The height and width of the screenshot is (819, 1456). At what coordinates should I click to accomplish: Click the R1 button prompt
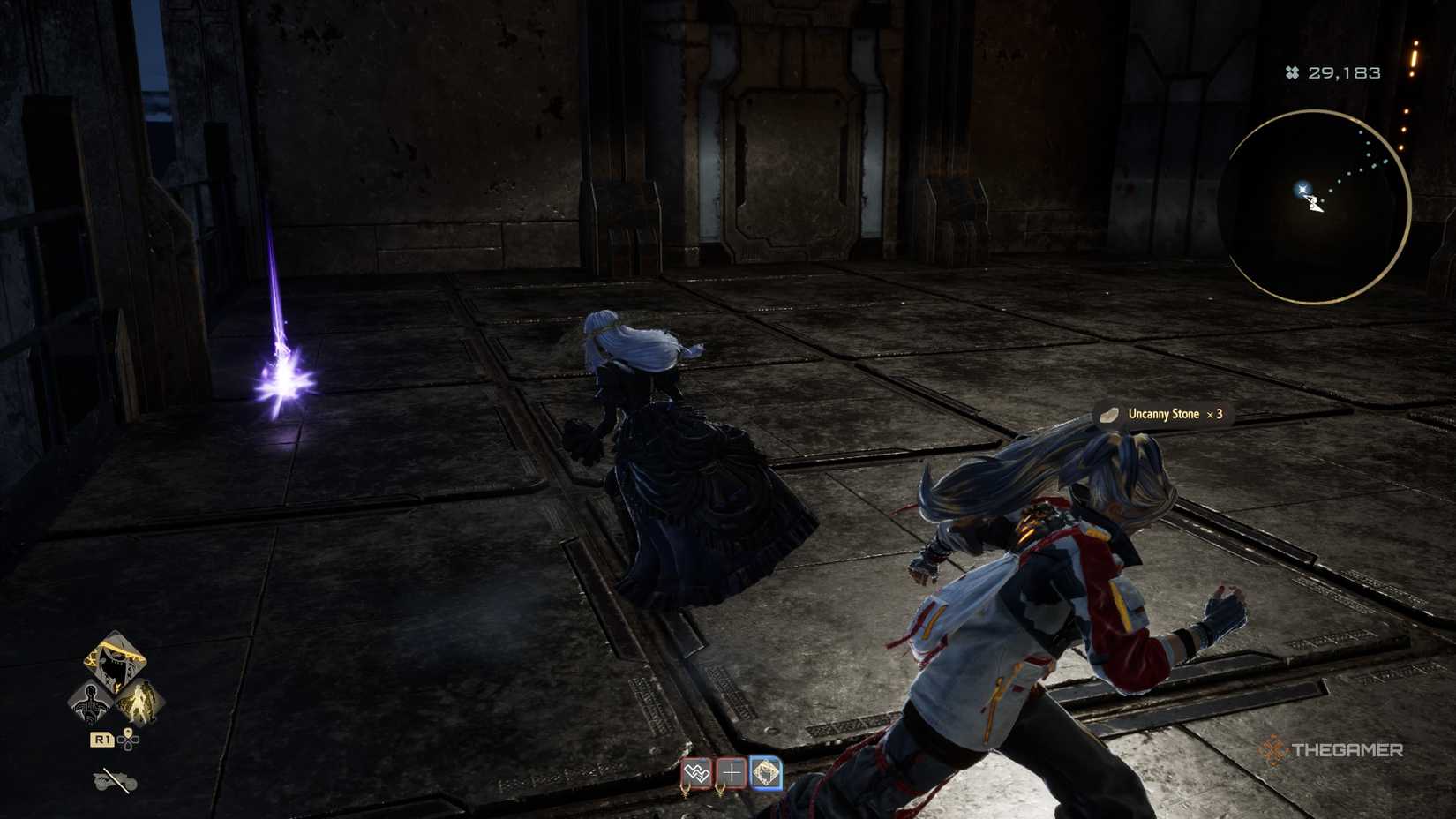coord(102,738)
